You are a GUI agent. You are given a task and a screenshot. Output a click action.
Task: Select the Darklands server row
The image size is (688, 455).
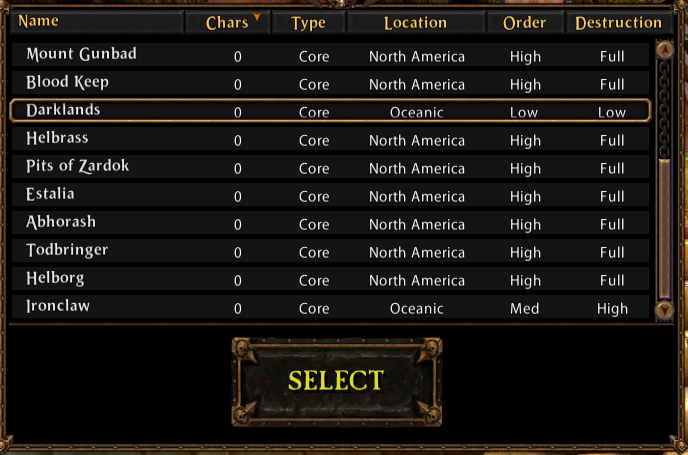(x=330, y=111)
